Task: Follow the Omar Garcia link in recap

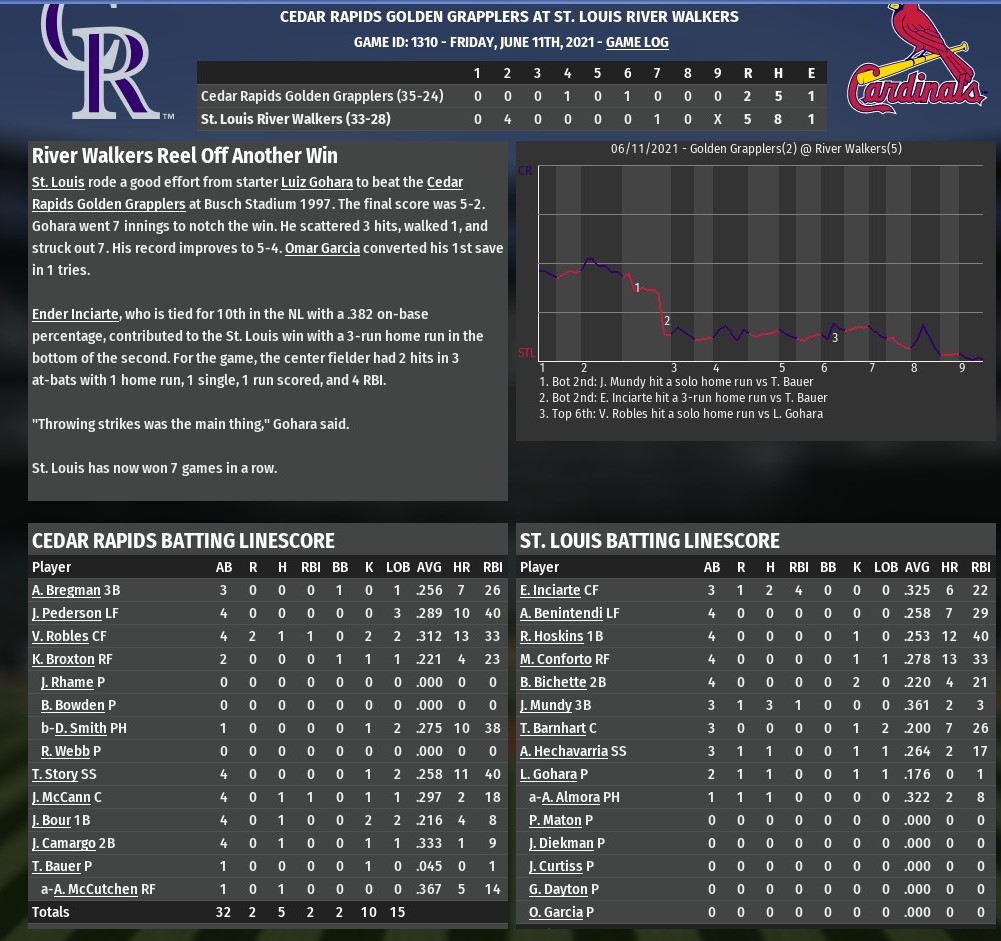Action: pos(322,248)
